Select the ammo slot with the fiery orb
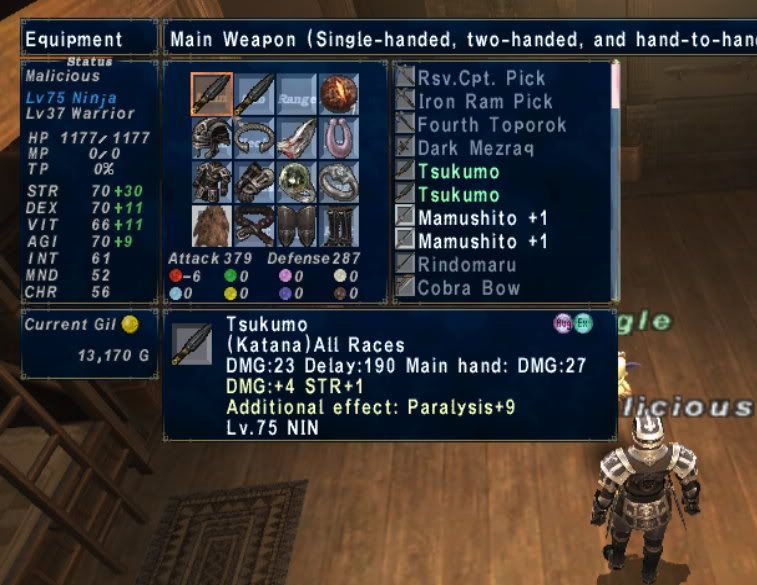Image resolution: width=757 pixels, height=585 pixels. [339, 95]
